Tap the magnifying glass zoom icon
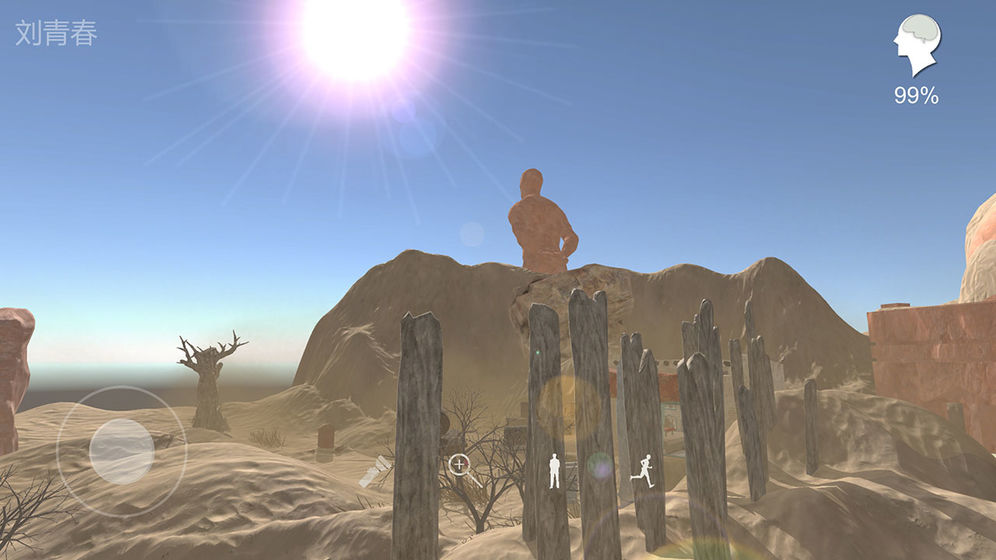Image resolution: width=996 pixels, height=560 pixels. coord(460,465)
